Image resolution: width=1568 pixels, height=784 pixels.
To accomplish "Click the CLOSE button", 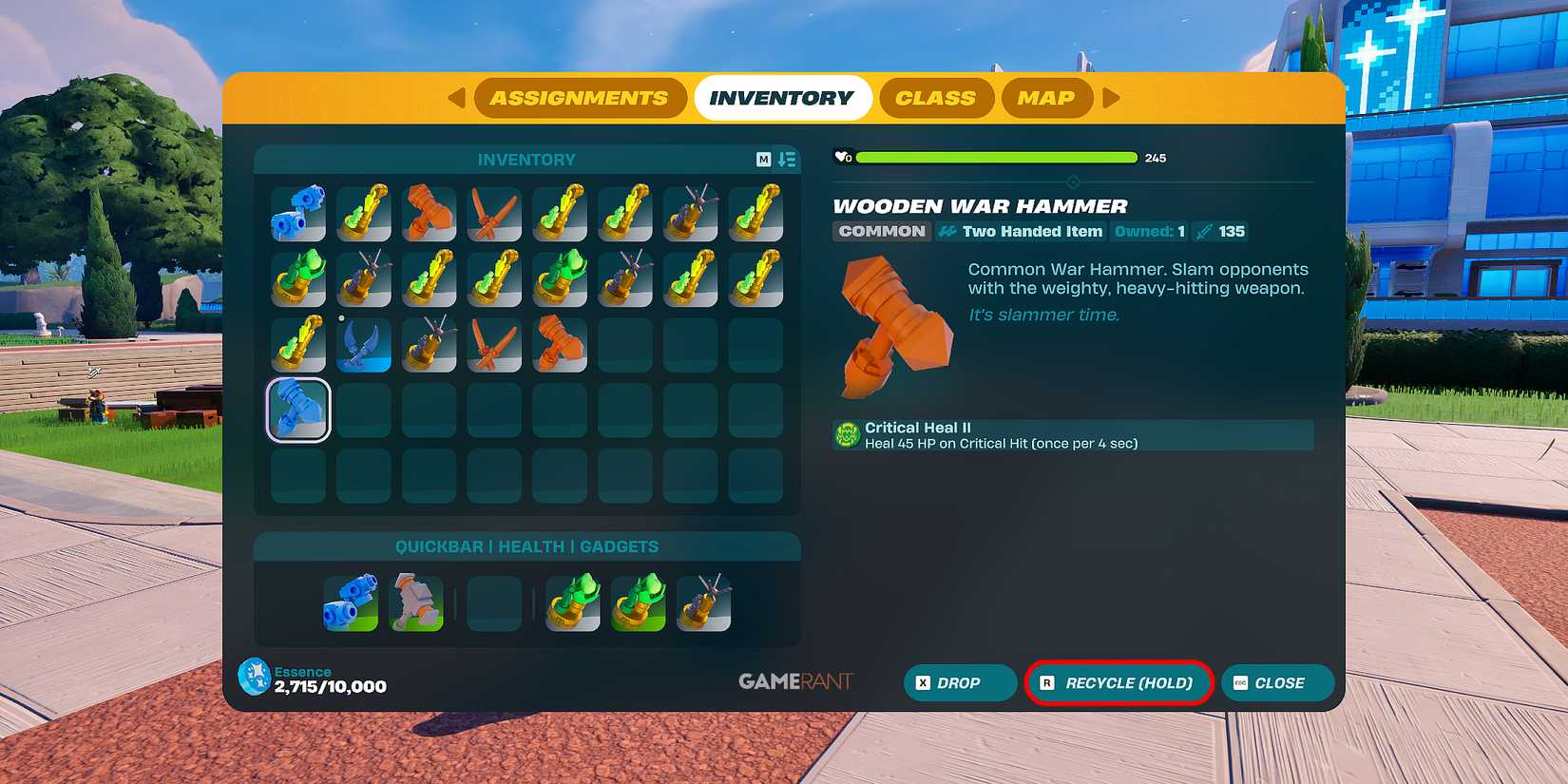I will 1277,682.
